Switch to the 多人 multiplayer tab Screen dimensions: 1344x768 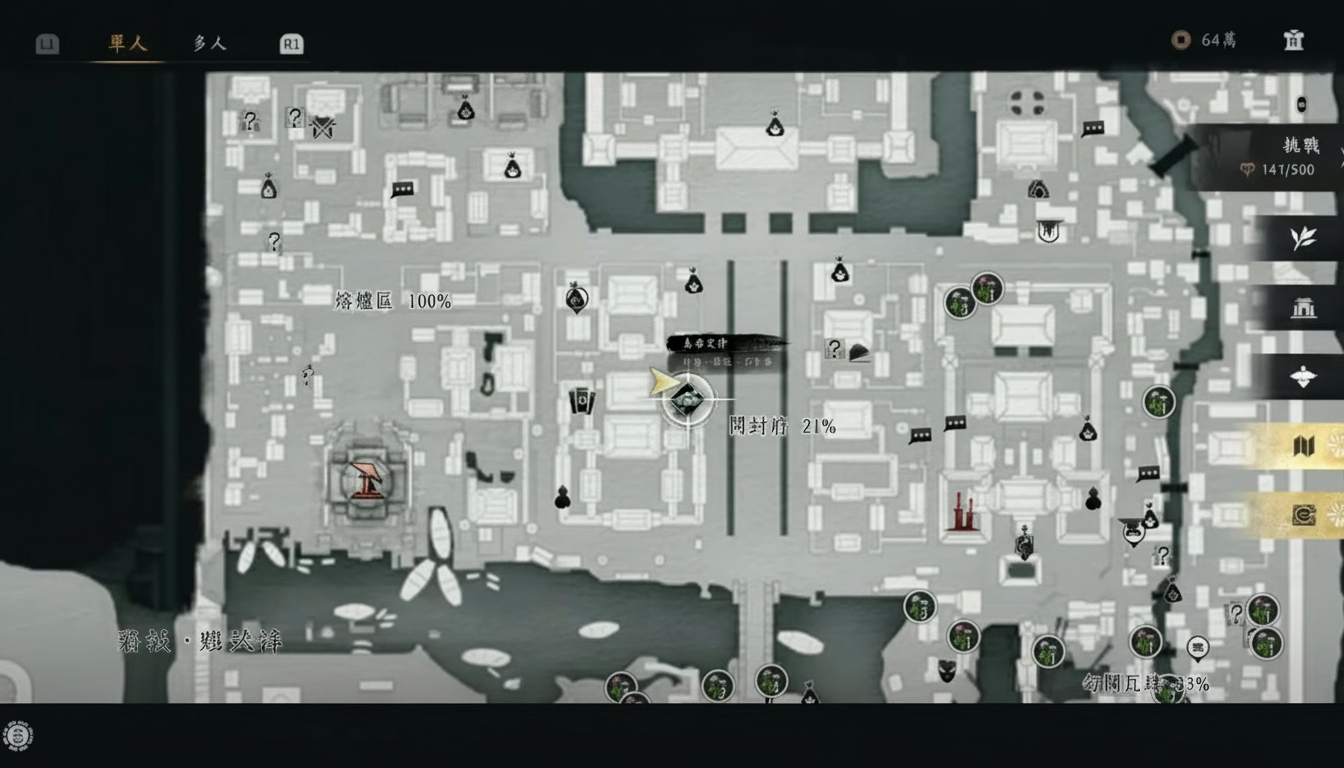(x=208, y=43)
